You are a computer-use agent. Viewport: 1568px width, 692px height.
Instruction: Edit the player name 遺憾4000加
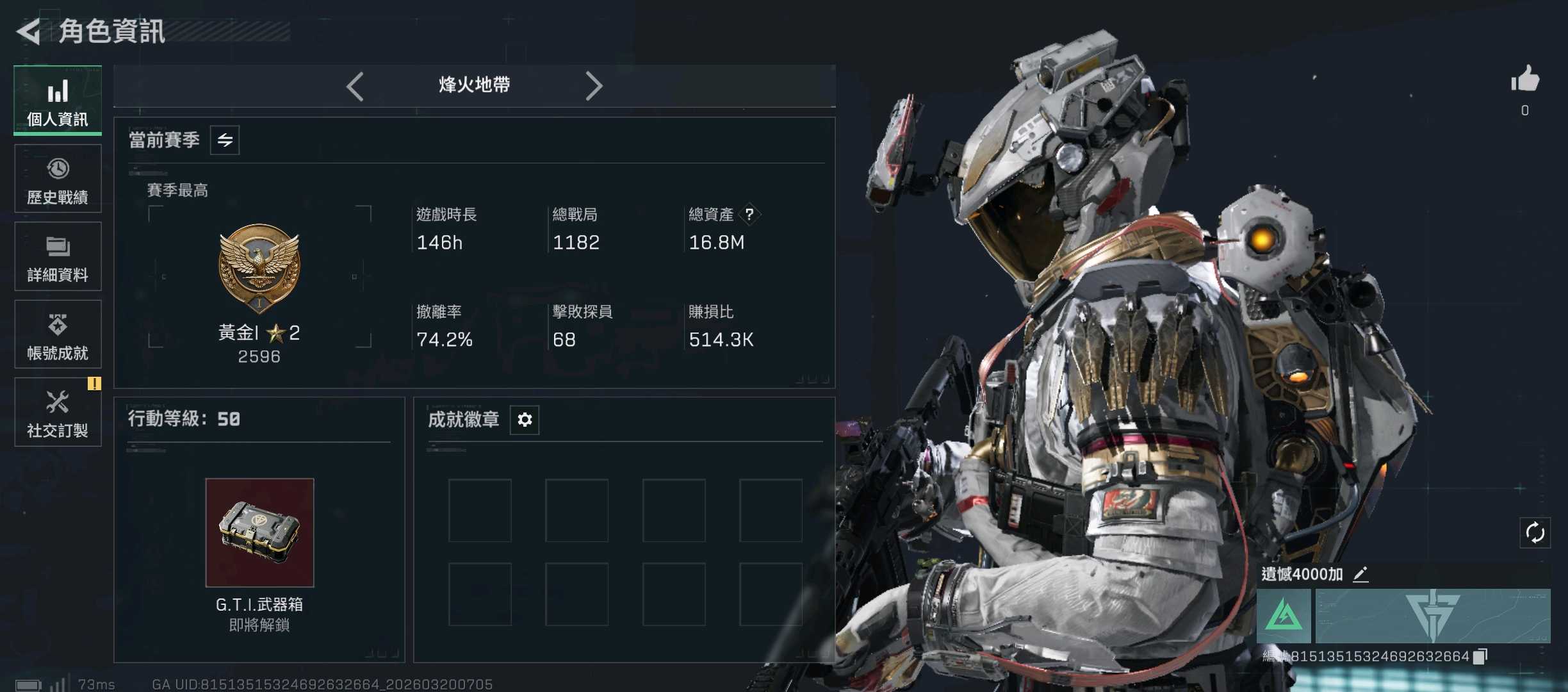click(1360, 574)
